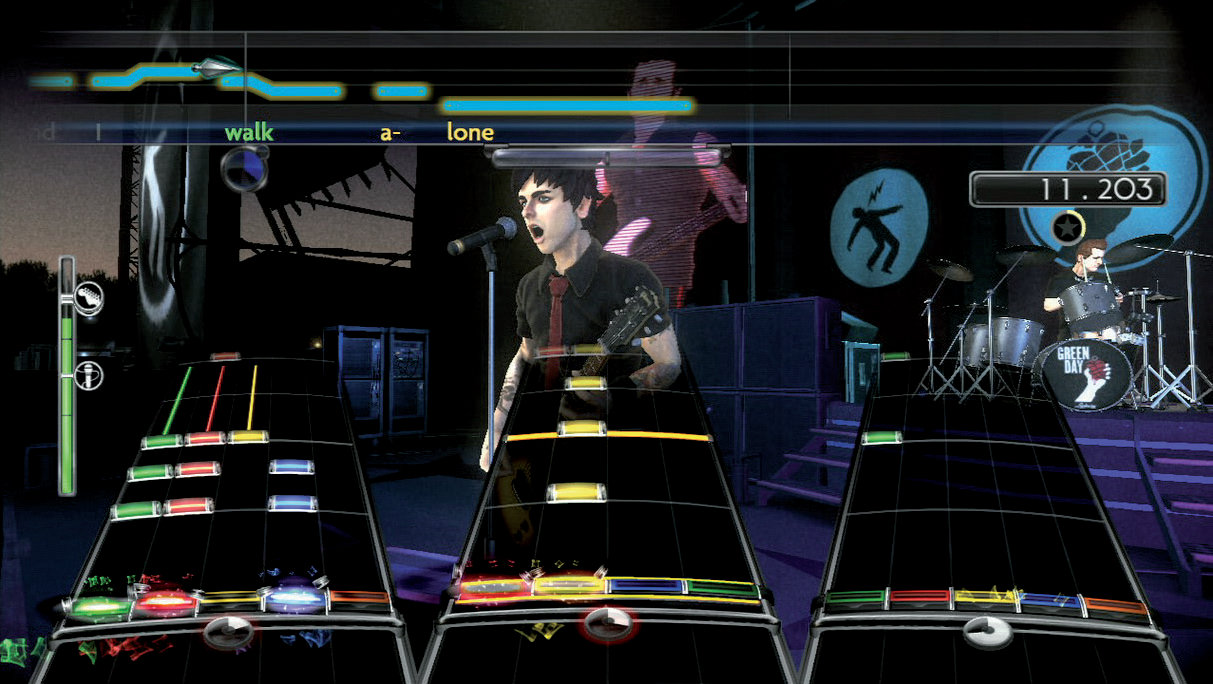The image size is (1213, 684).
Task: Select the microphone icon on the crowd meter
Action: [88, 377]
